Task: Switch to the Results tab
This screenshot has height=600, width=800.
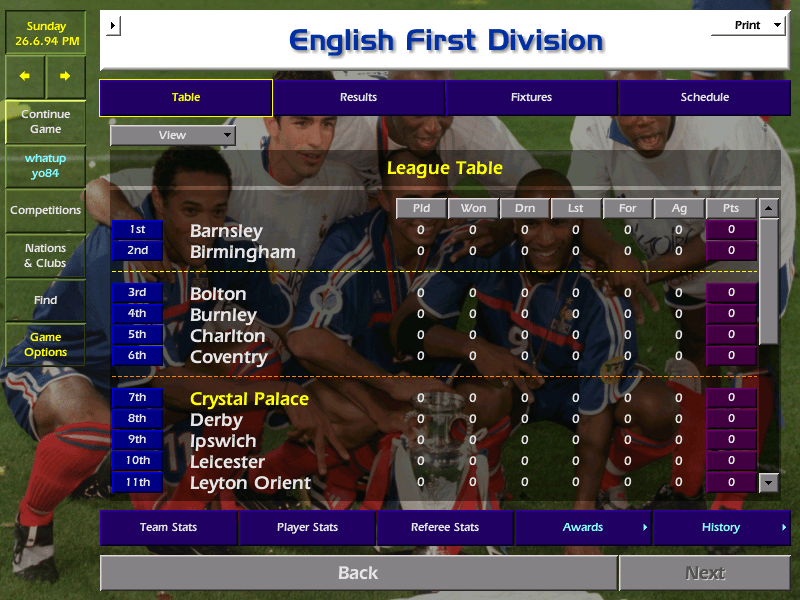Action: point(358,97)
